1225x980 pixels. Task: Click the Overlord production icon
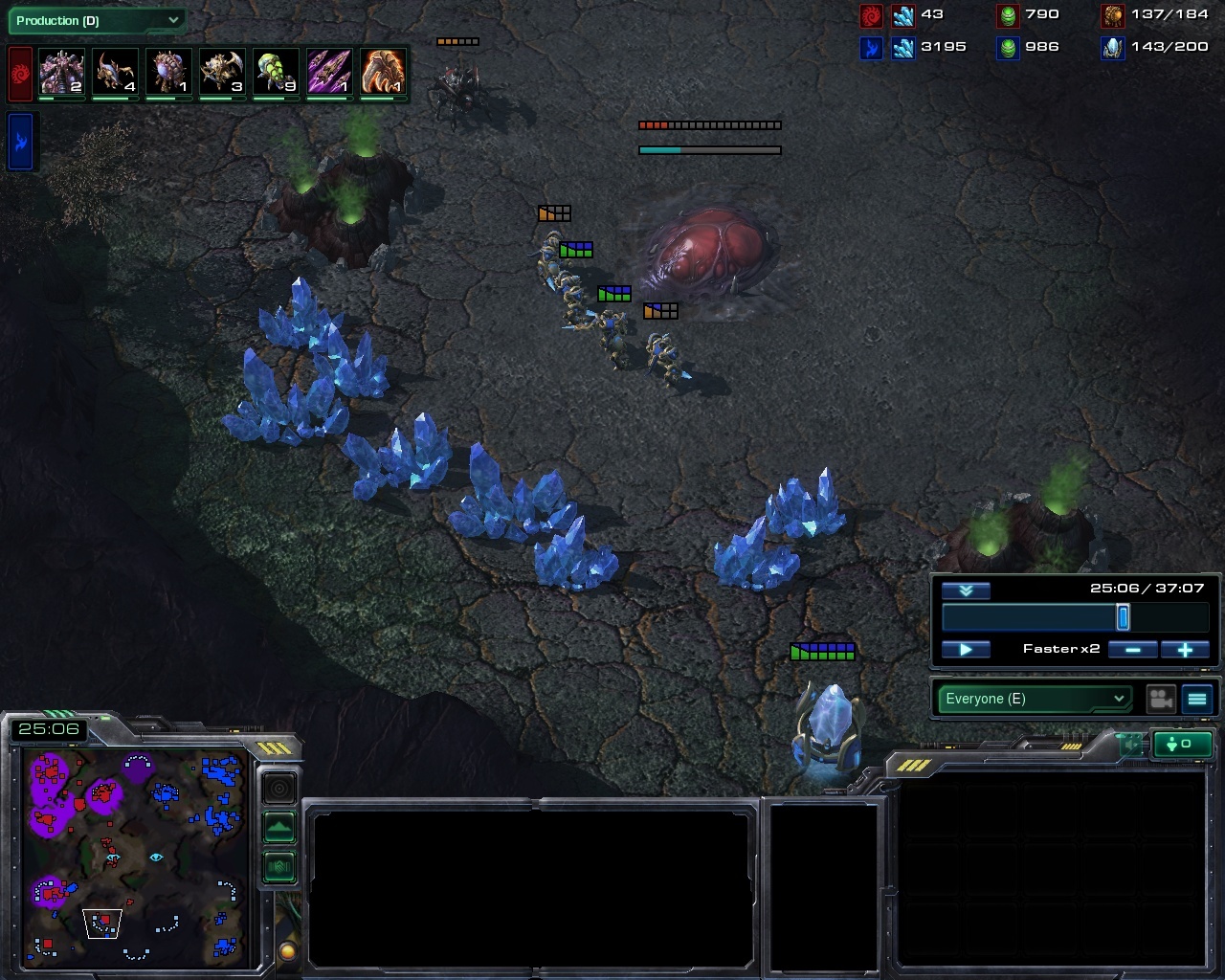pyautogui.click(x=168, y=73)
